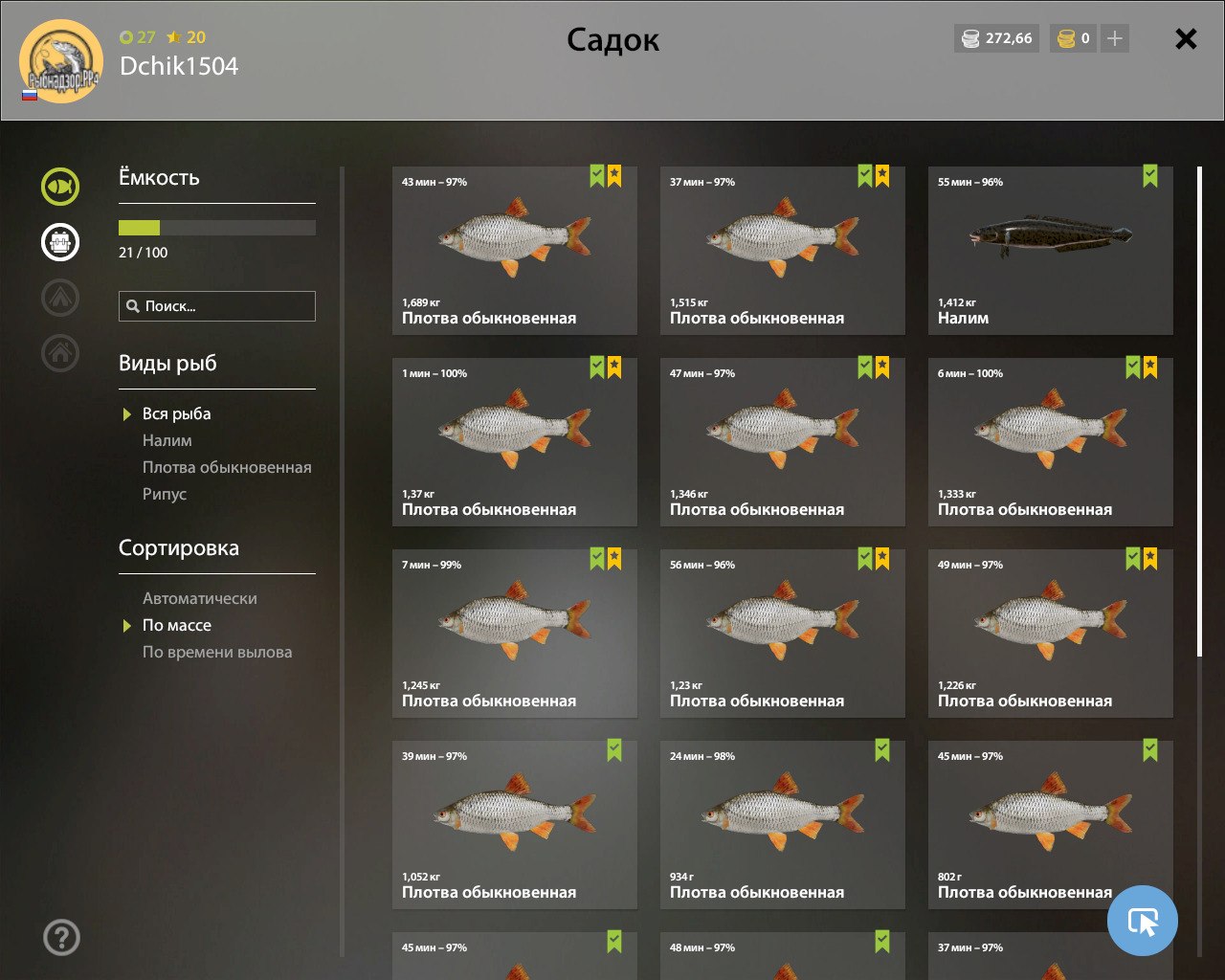1225x980 pixels.
Task: Sort fish По времени вылова
Action: (x=217, y=652)
